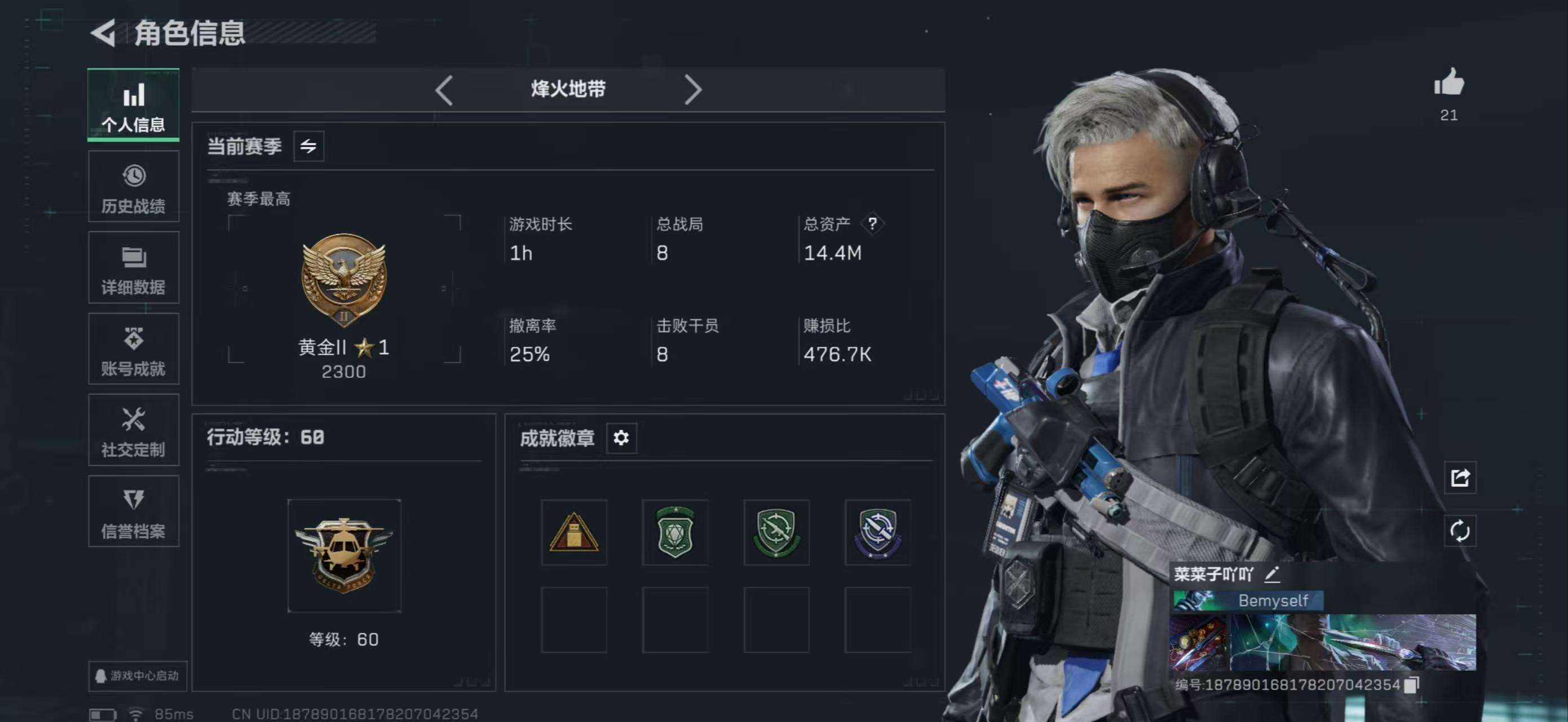Screen dimensions: 1568x722
Task: Toggle the season stats switcher next to 当前赛季
Action: pyautogui.click(x=308, y=146)
